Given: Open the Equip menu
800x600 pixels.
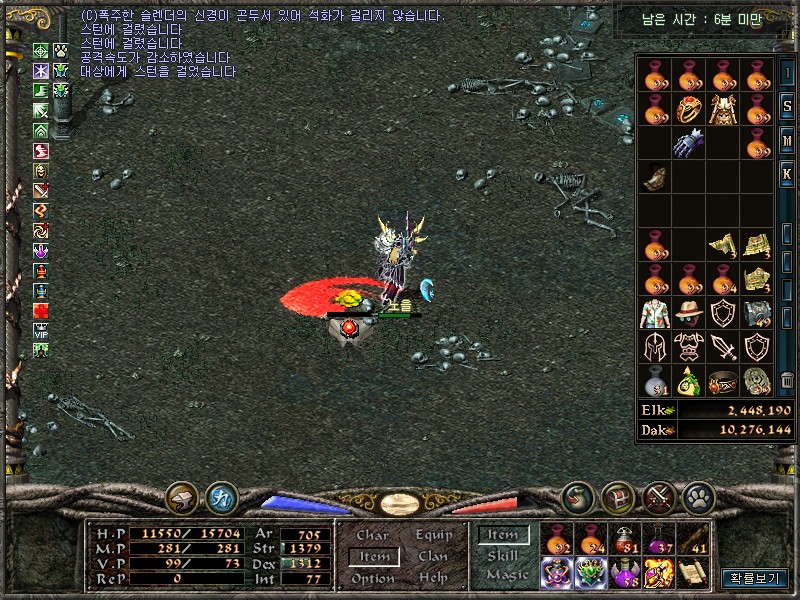Looking at the screenshot, I should tap(433, 536).
